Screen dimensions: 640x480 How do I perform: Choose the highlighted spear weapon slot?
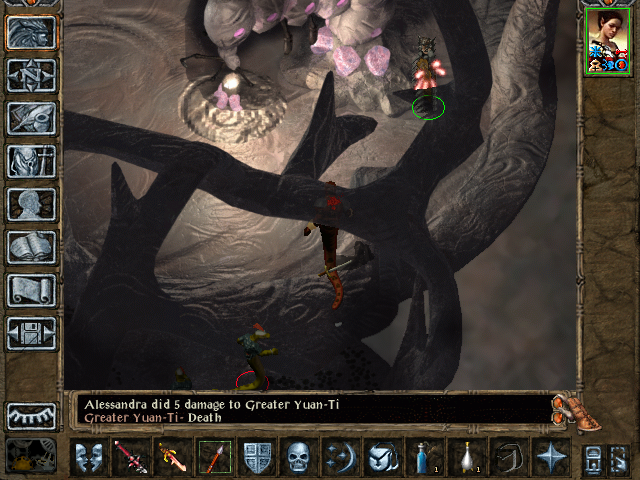pyautogui.click(x=214, y=458)
